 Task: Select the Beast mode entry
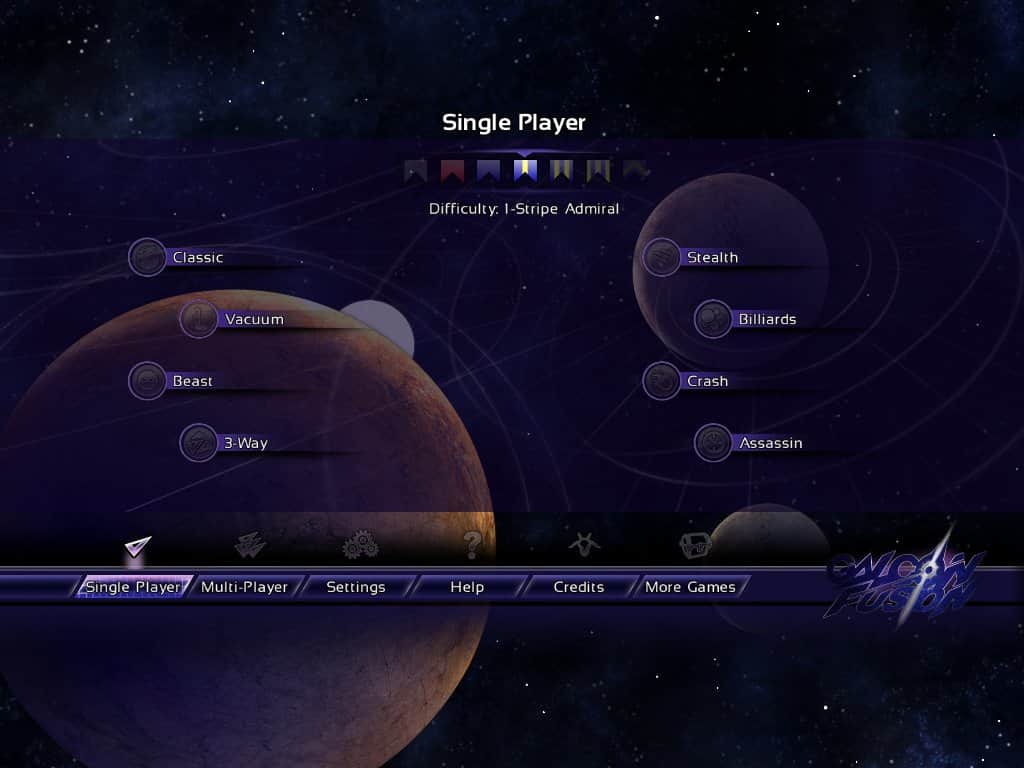tap(192, 382)
